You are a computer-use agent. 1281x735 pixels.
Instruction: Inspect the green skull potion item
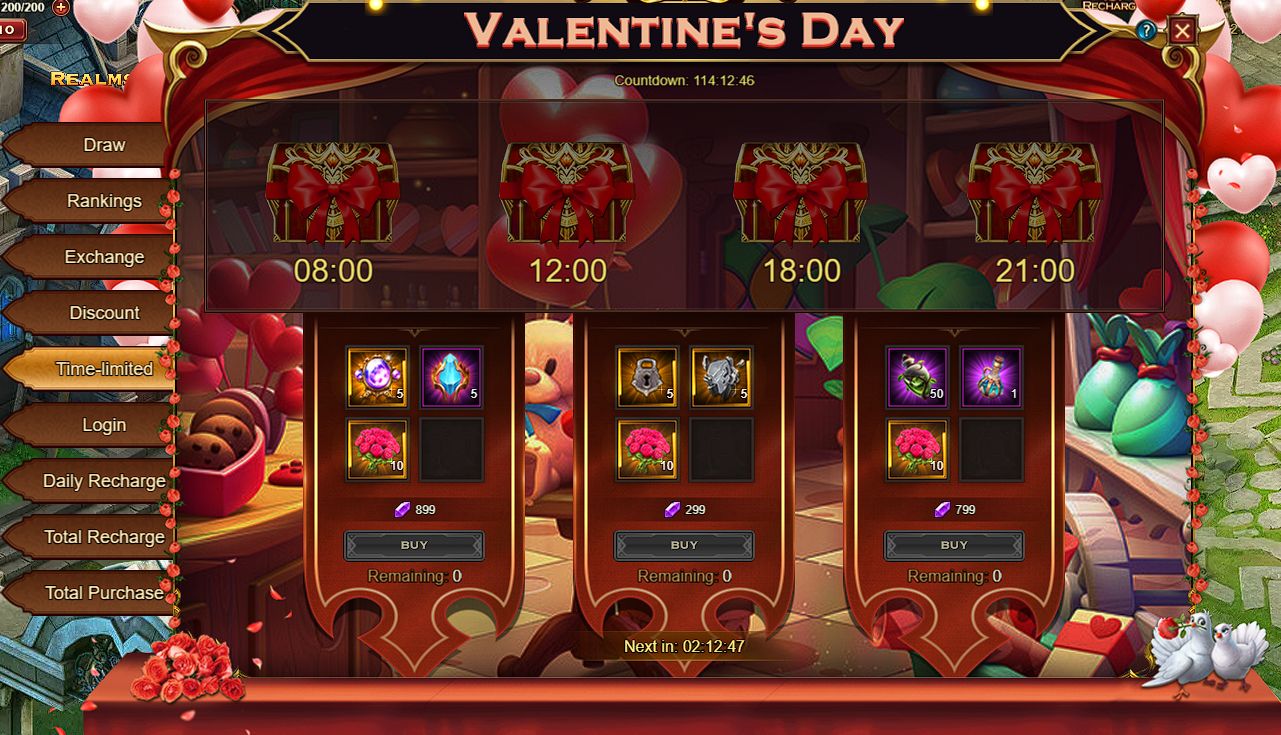[x=917, y=377]
